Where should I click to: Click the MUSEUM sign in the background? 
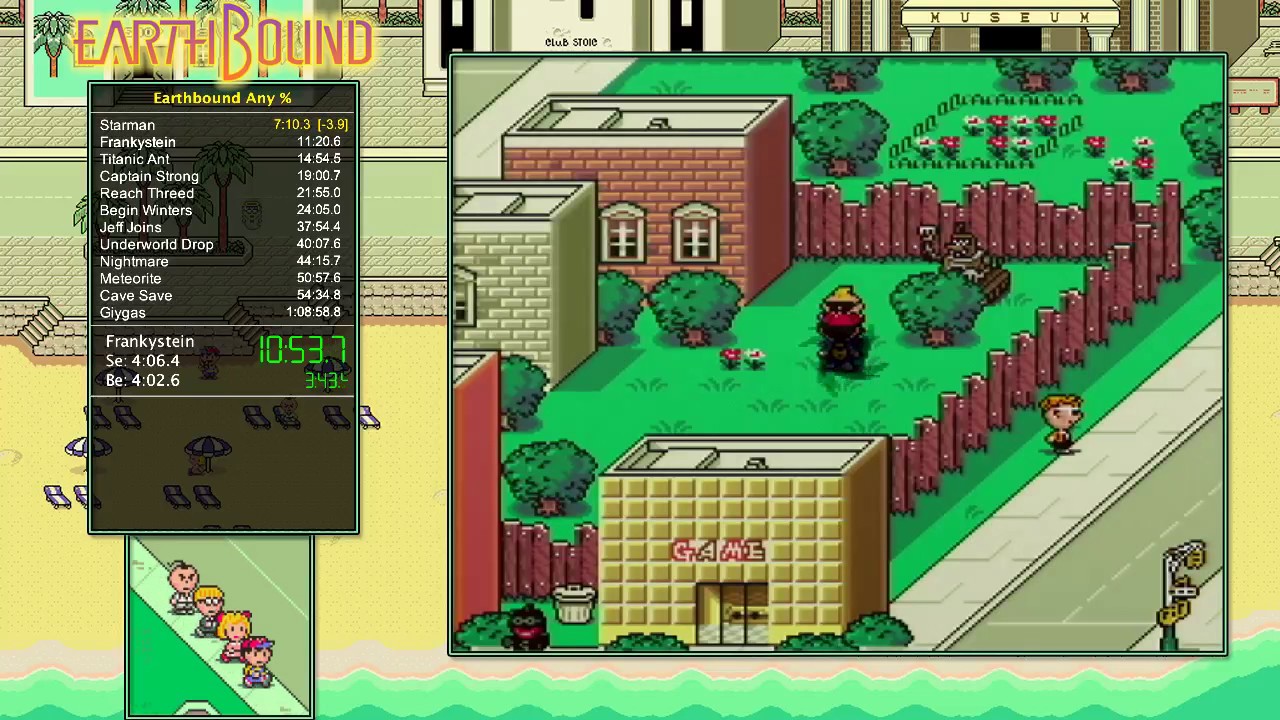pyautogui.click(x=1010, y=17)
